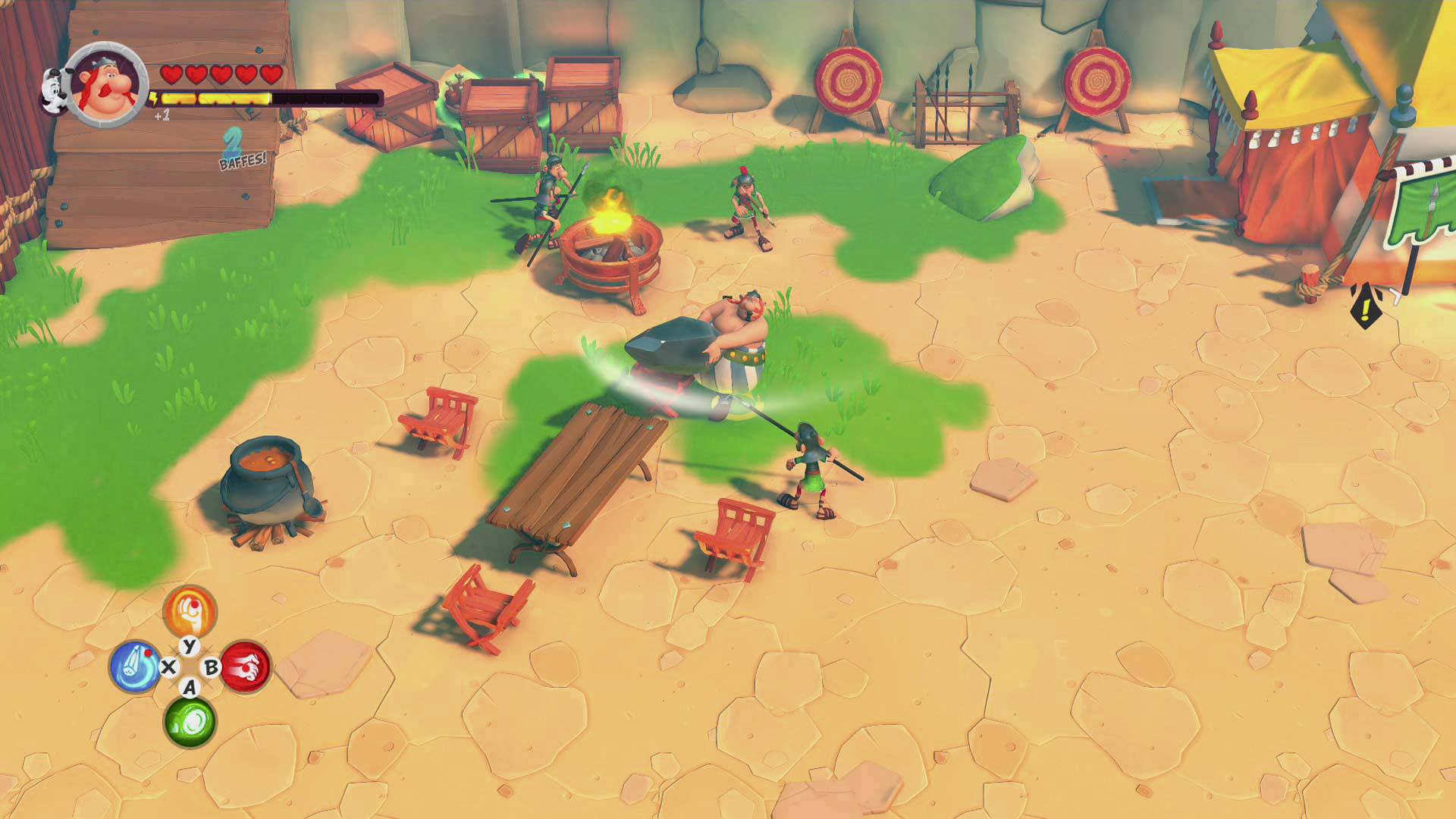
Task: Activate the green swirl dodge ability
Action: [190, 721]
